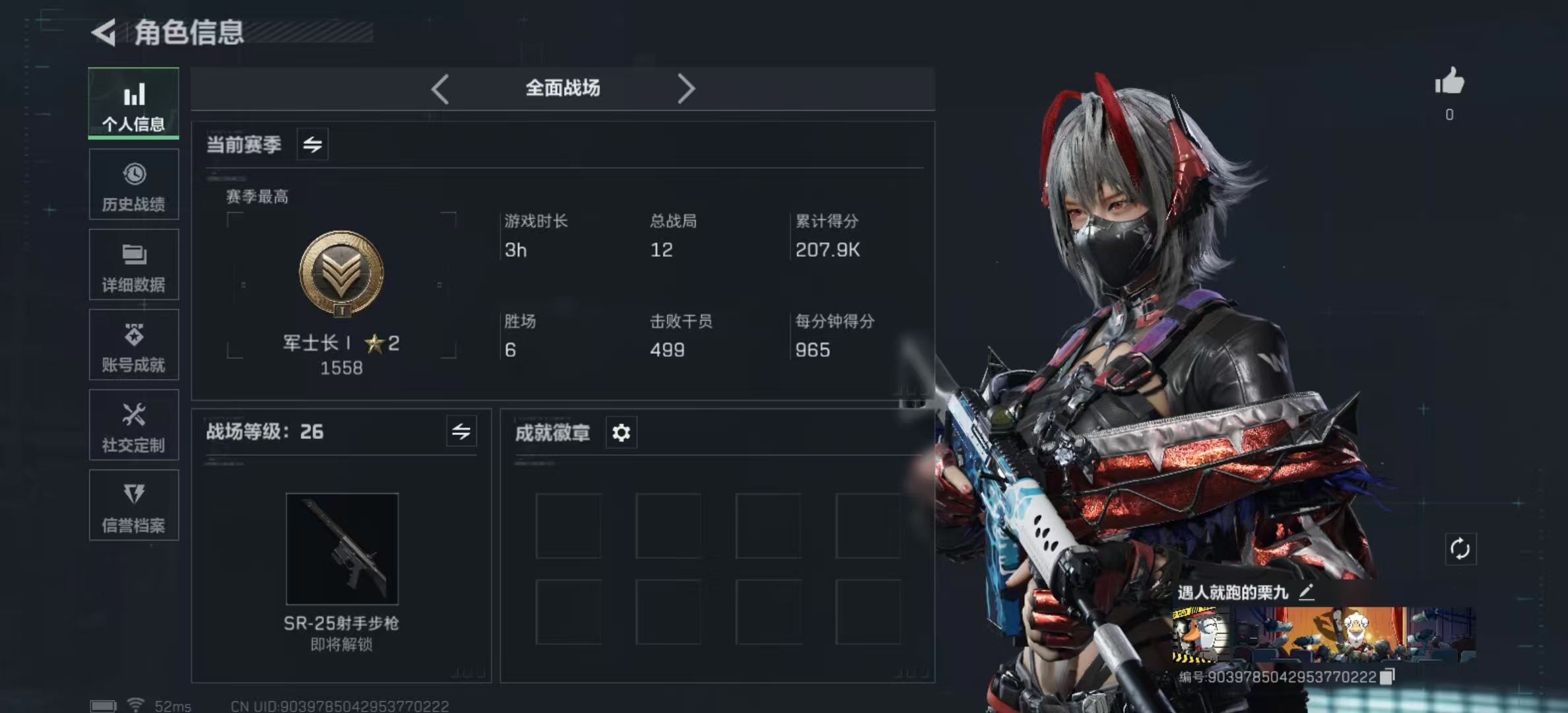Open the 社交定制 tab
Viewport: 1568px width, 713px height.
pos(134,425)
